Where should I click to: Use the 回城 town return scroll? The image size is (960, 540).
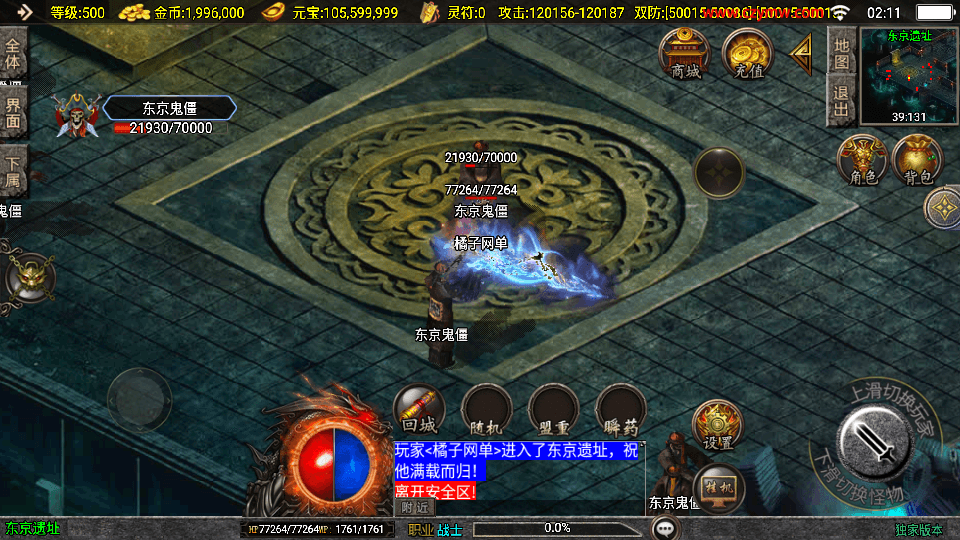419,410
